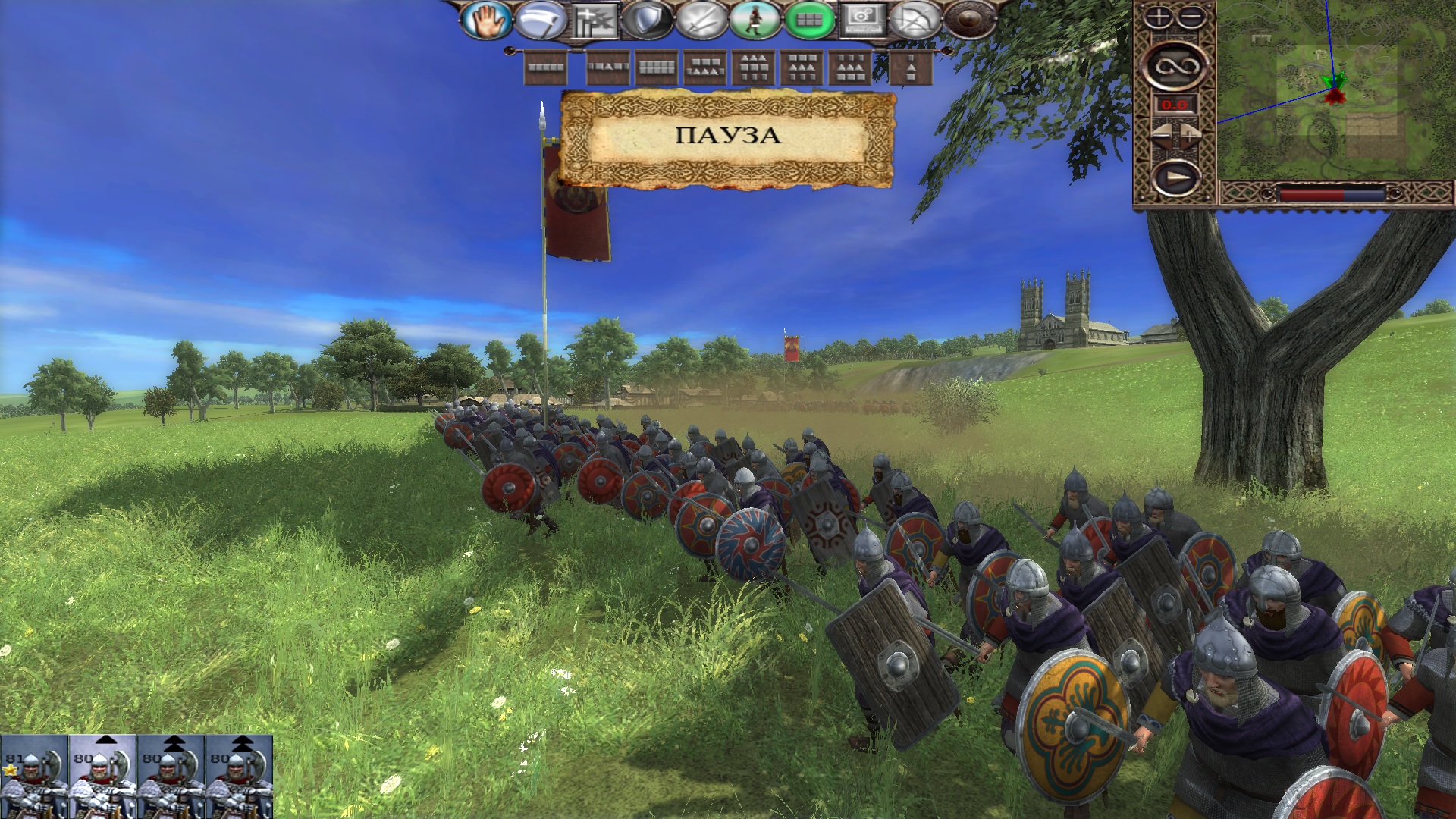1456x819 pixels.
Task: Activate the white flag withdraw order
Action: [x=540, y=20]
